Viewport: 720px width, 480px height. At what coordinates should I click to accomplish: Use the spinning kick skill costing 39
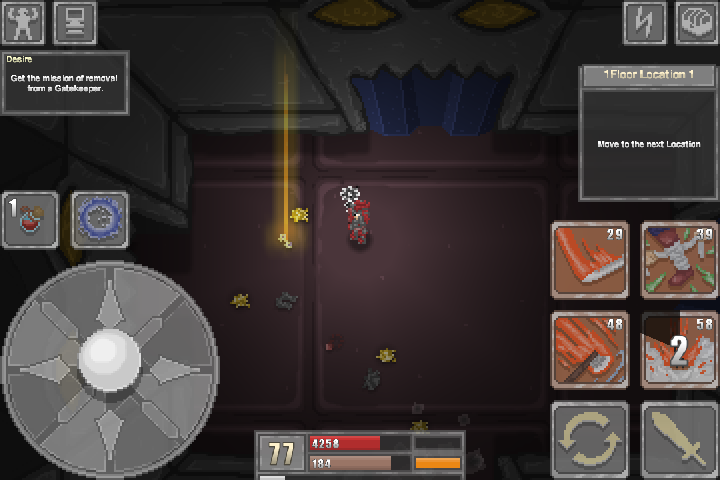point(679,259)
